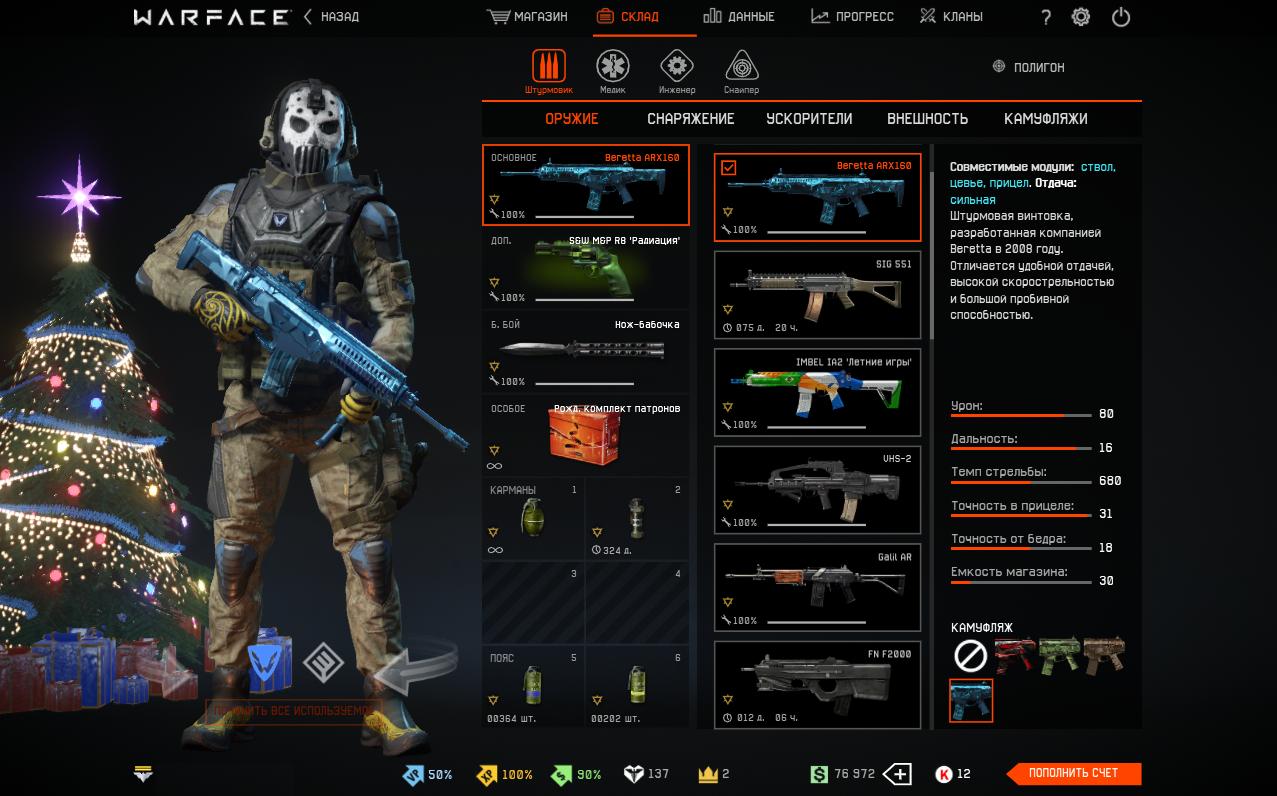
Task: Choose the VHS-2 rifle from the list
Action: pos(817,490)
